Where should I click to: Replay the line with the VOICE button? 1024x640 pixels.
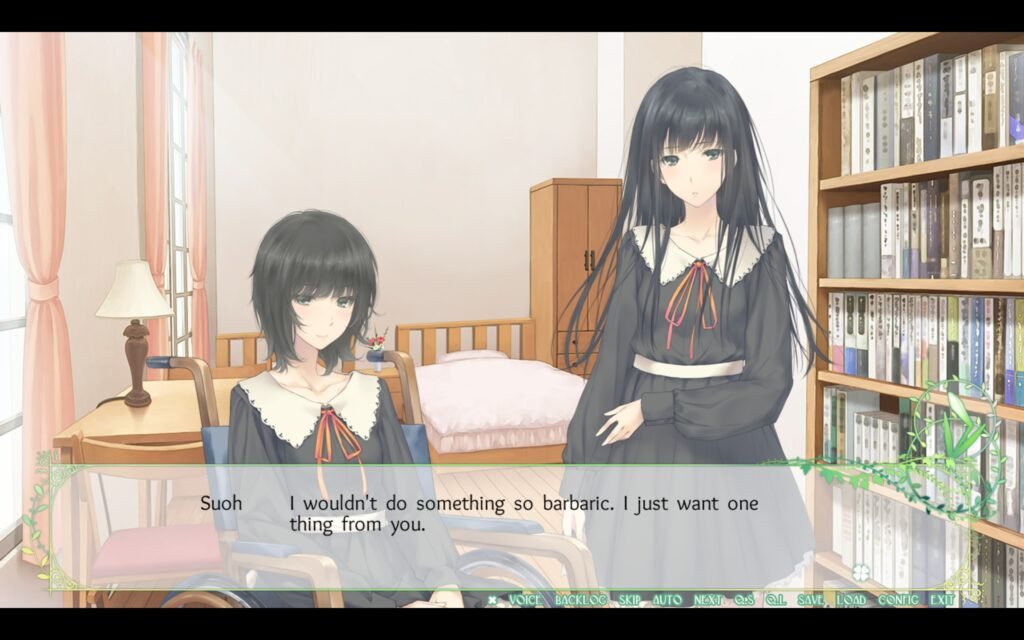(x=525, y=600)
